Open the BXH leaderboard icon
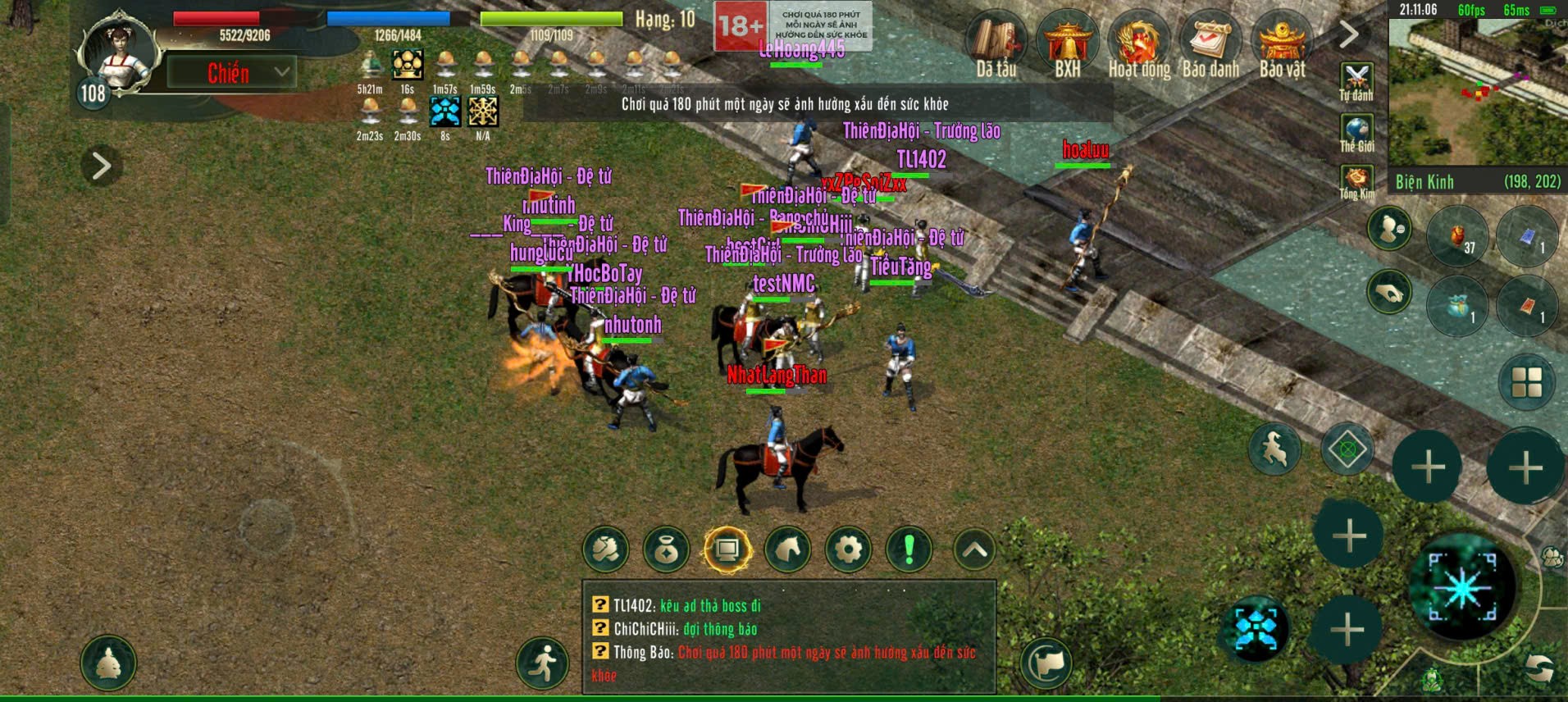The image size is (1568, 702). [x=1069, y=41]
